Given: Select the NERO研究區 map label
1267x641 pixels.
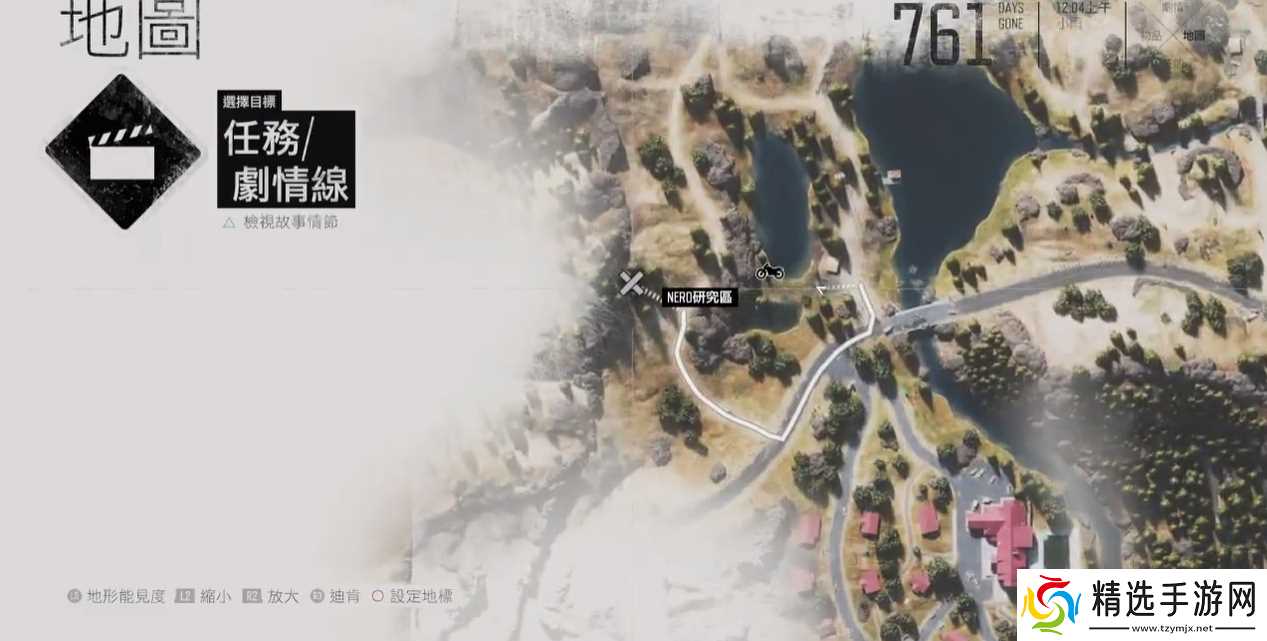Looking at the screenshot, I should tap(700, 297).
